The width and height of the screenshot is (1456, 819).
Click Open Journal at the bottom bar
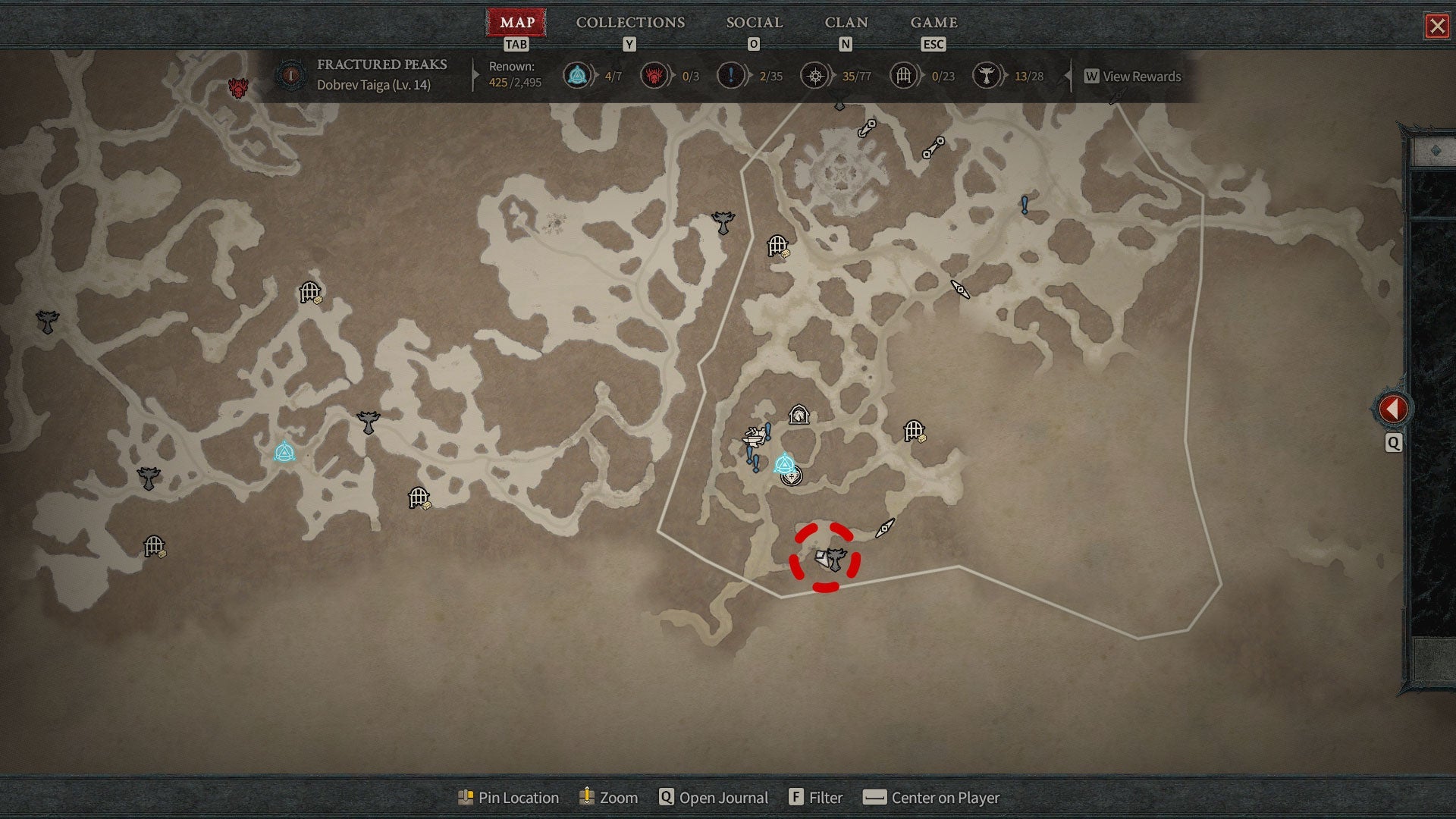(x=714, y=798)
